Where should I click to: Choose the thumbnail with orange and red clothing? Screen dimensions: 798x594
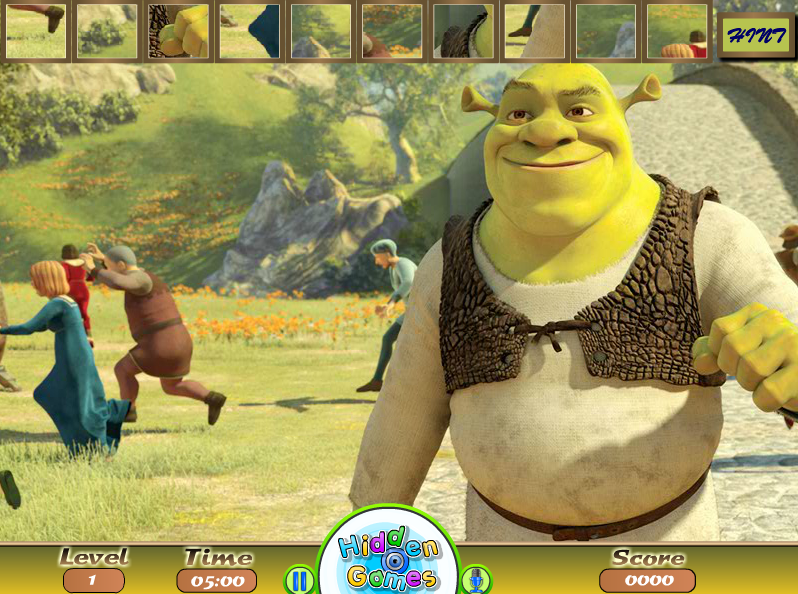677,31
